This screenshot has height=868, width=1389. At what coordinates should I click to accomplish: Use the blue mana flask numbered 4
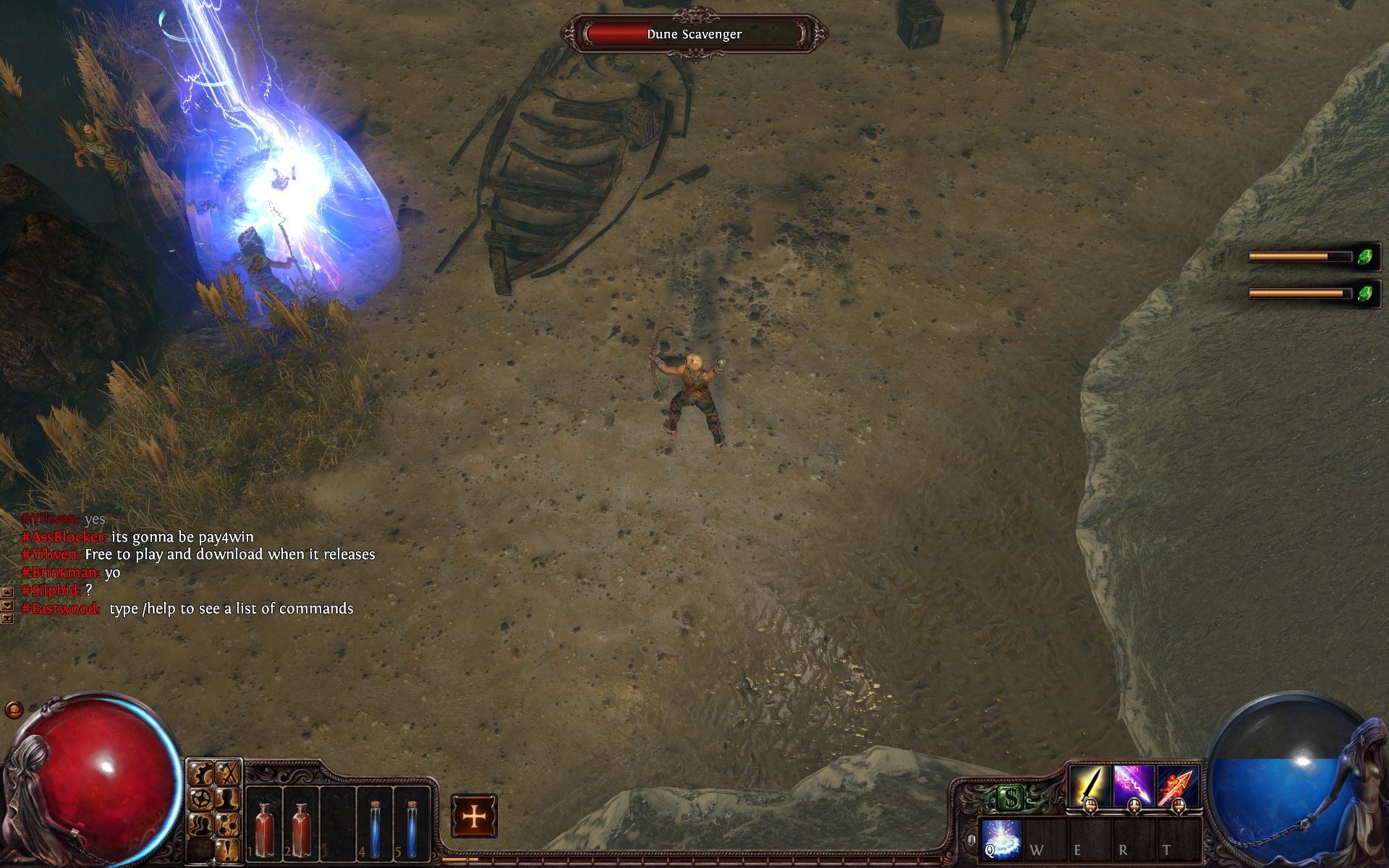tap(375, 825)
